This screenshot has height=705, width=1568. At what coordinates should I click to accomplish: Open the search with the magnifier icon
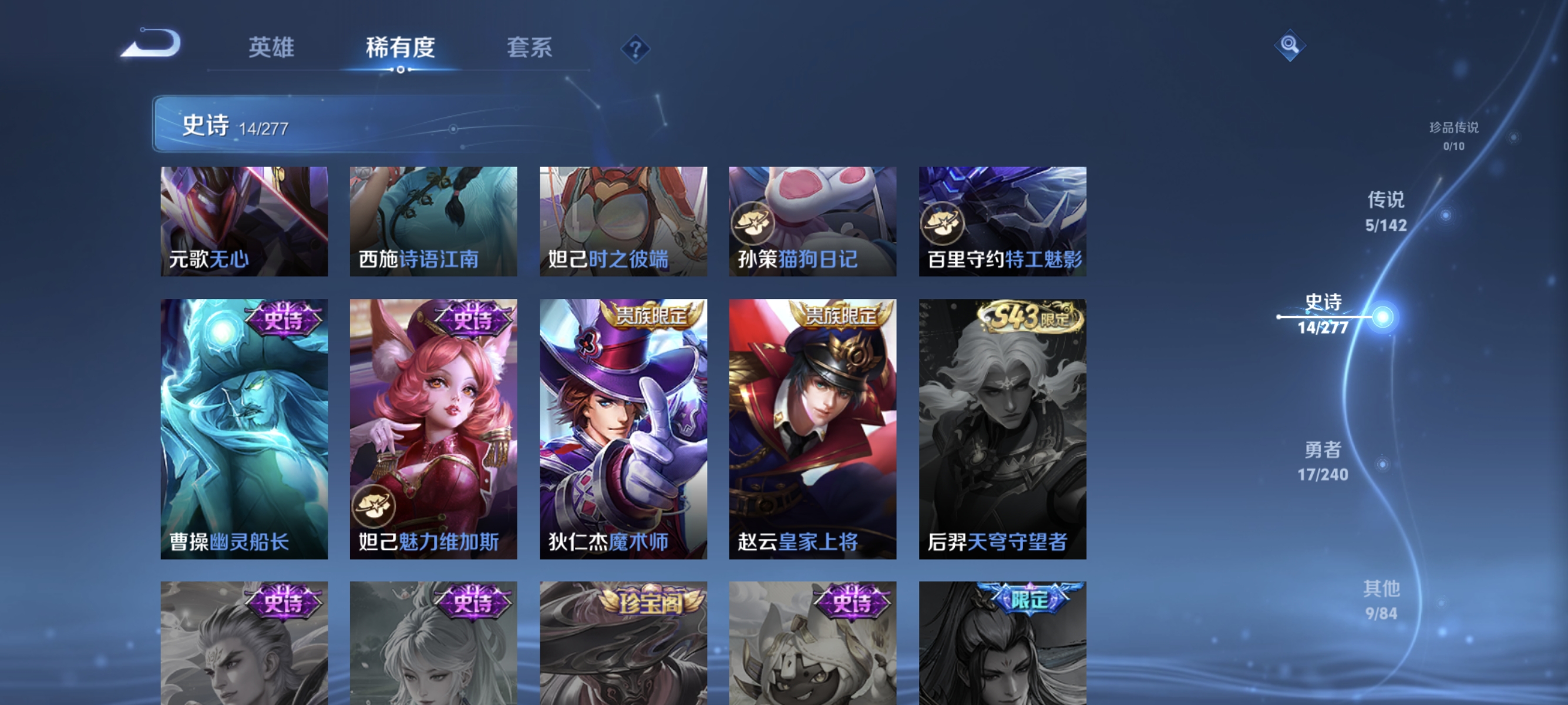[1290, 45]
